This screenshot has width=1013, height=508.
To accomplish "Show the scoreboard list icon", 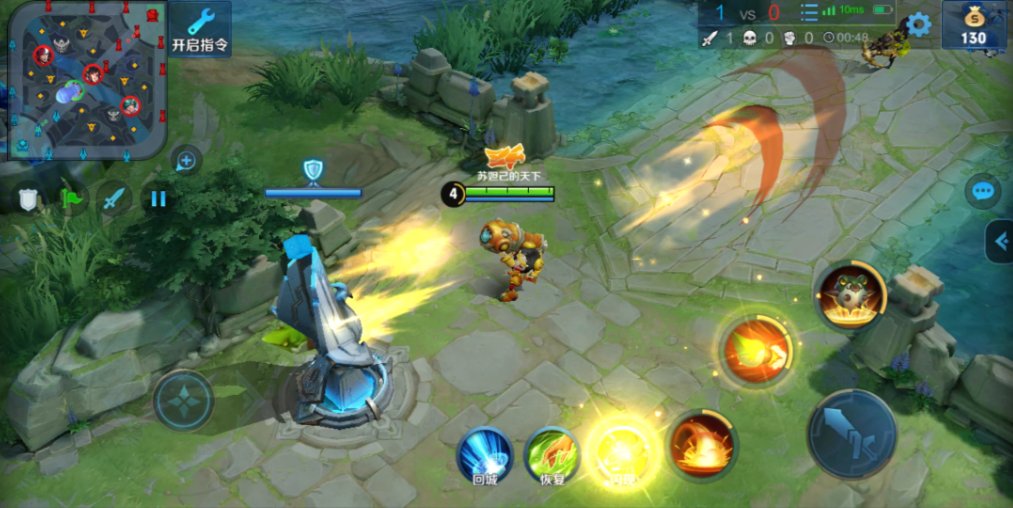I will point(808,12).
